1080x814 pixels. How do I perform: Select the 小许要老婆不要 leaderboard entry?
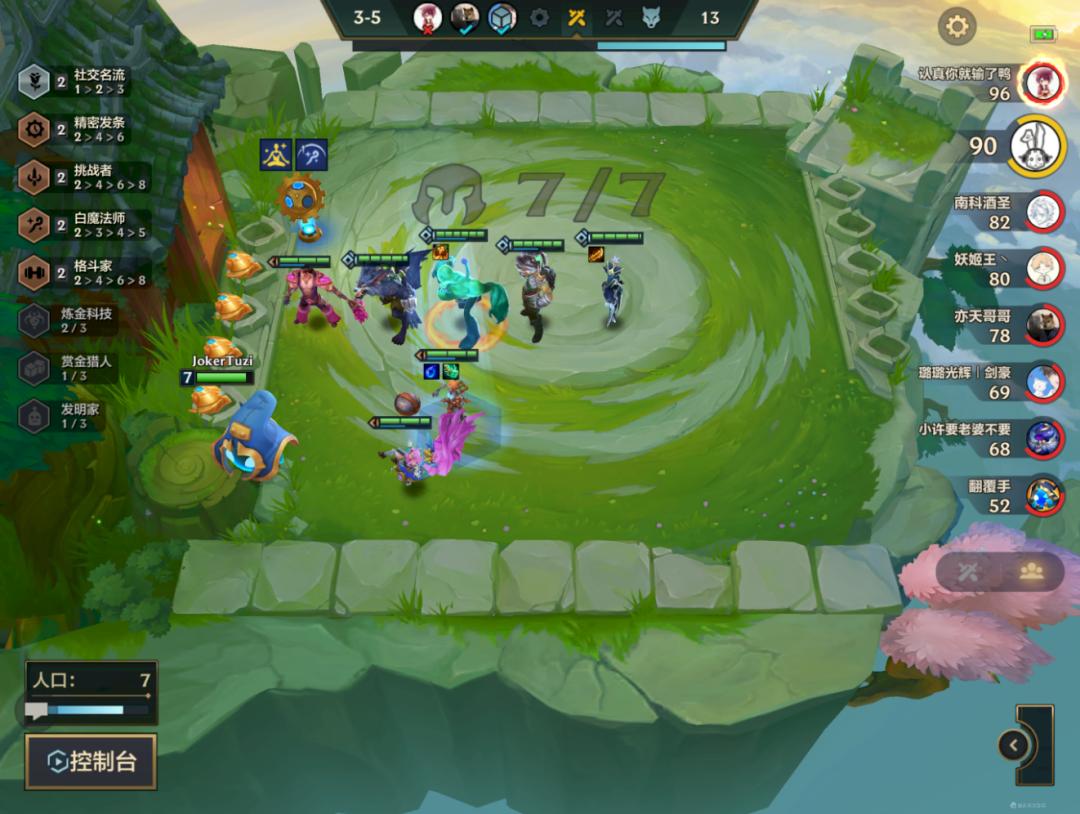pyautogui.click(x=1000, y=439)
